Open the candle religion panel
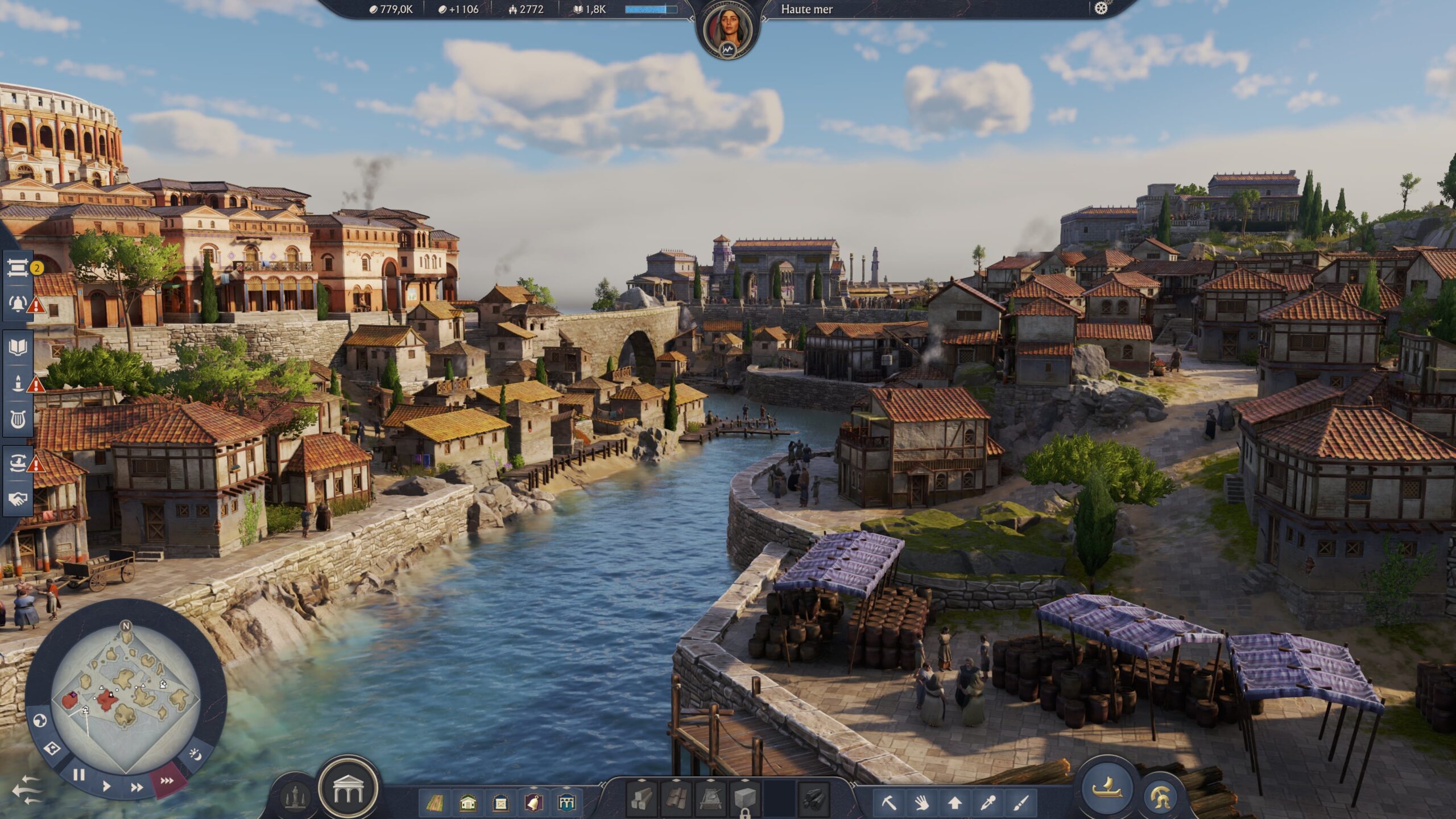The width and height of the screenshot is (1456, 819). click(18, 383)
